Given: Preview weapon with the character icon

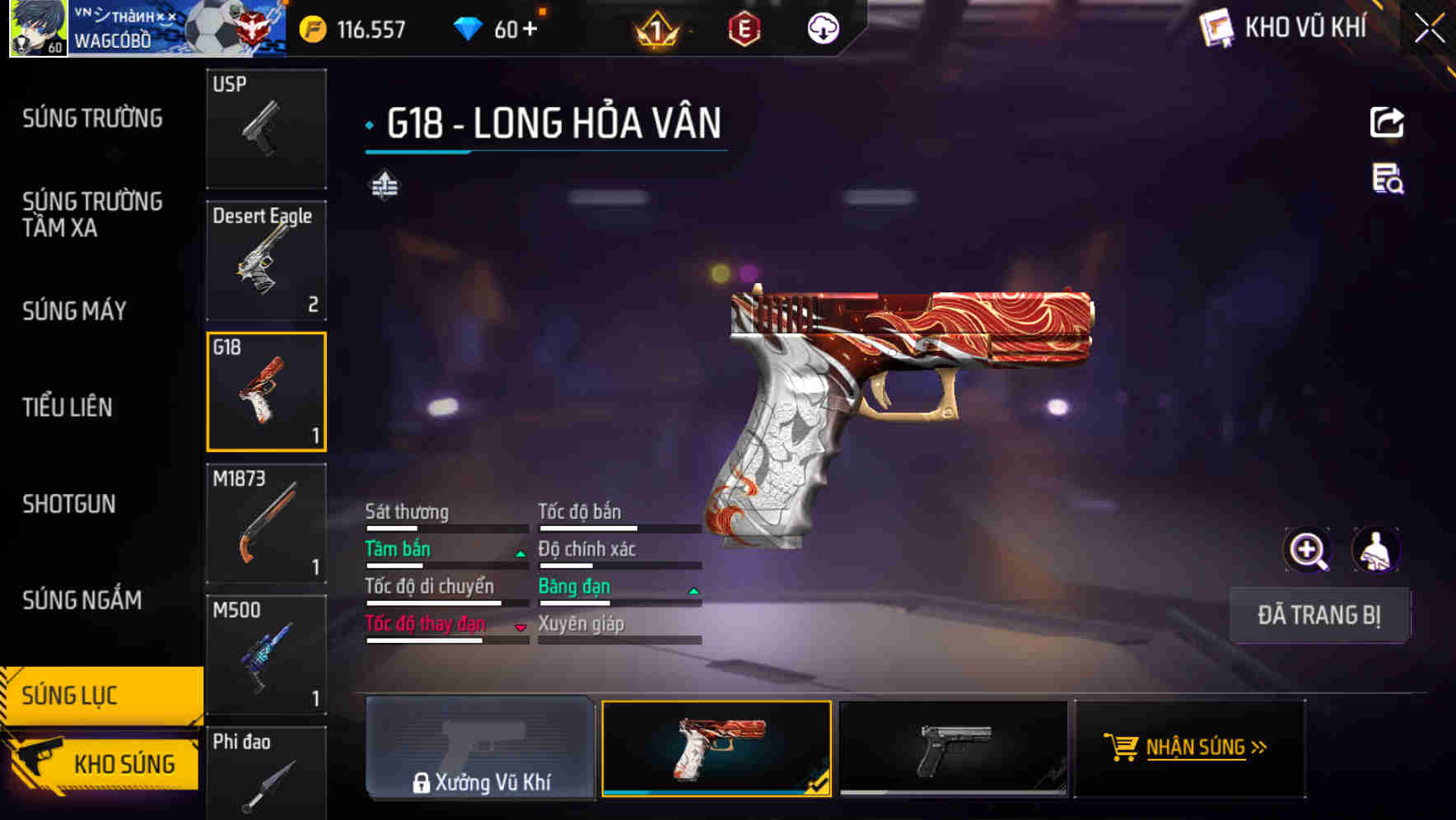Looking at the screenshot, I should click(1375, 550).
